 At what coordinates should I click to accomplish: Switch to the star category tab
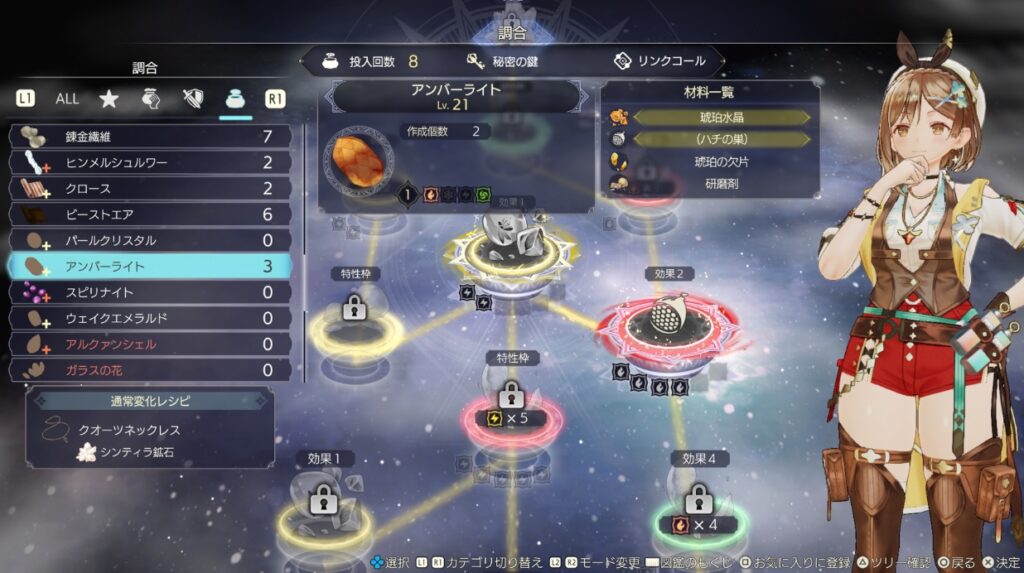click(109, 99)
